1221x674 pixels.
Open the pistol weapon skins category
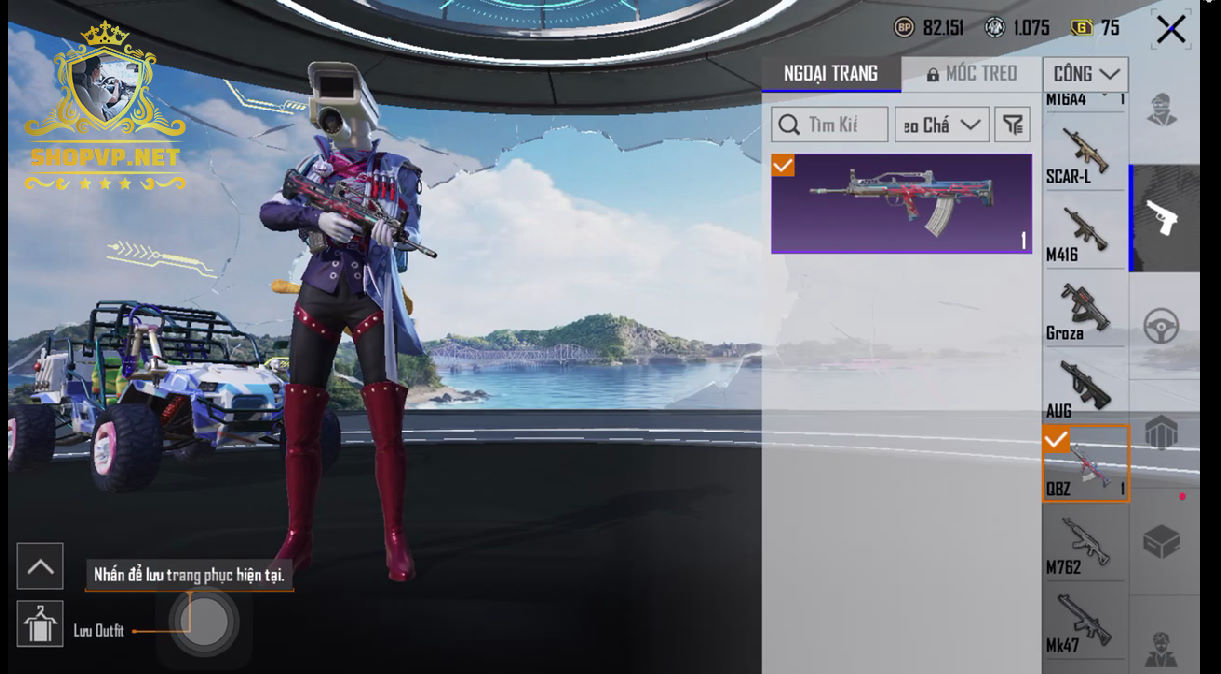point(1163,218)
